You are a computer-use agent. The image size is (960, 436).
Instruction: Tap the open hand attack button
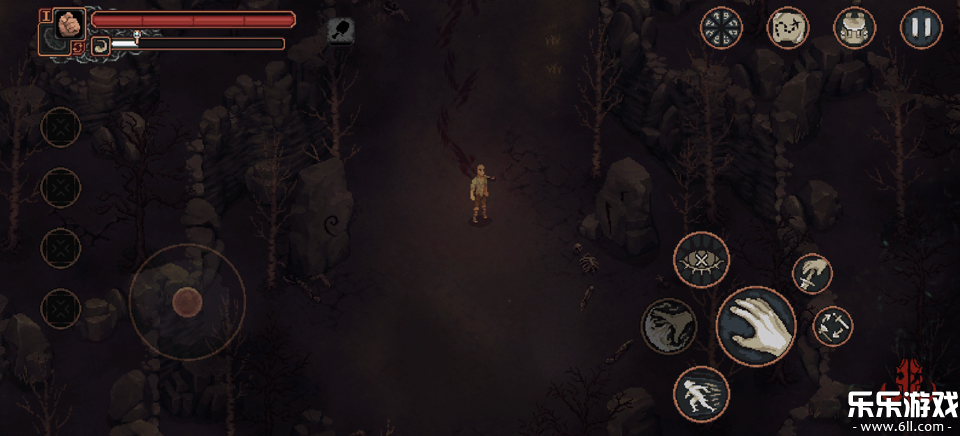(756, 326)
